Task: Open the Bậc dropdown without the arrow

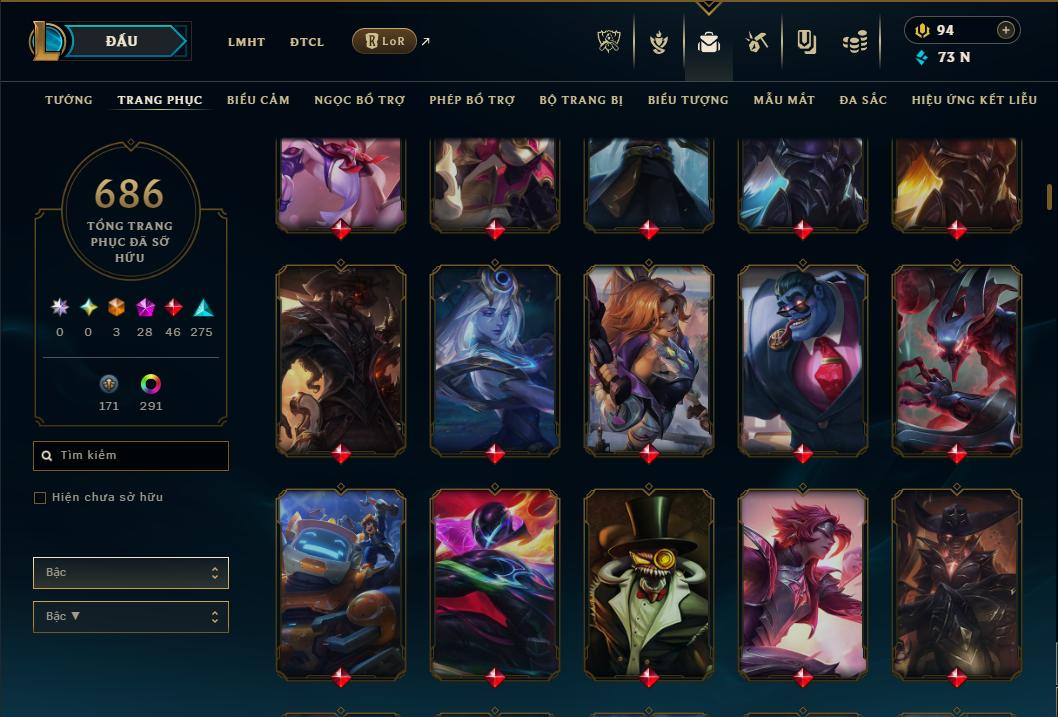Action: (130, 573)
